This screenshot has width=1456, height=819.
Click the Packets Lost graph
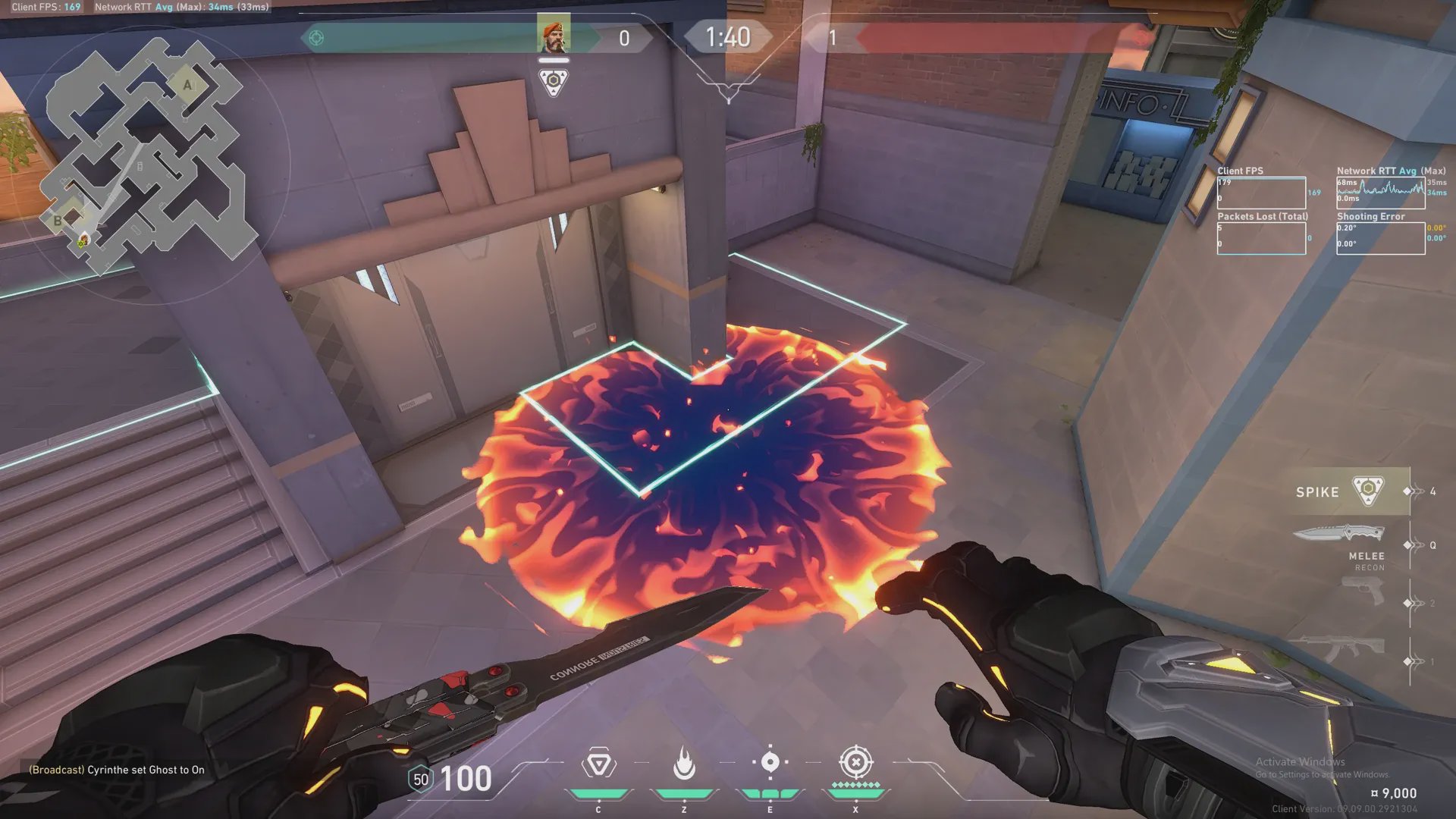(x=1261, y=239)
